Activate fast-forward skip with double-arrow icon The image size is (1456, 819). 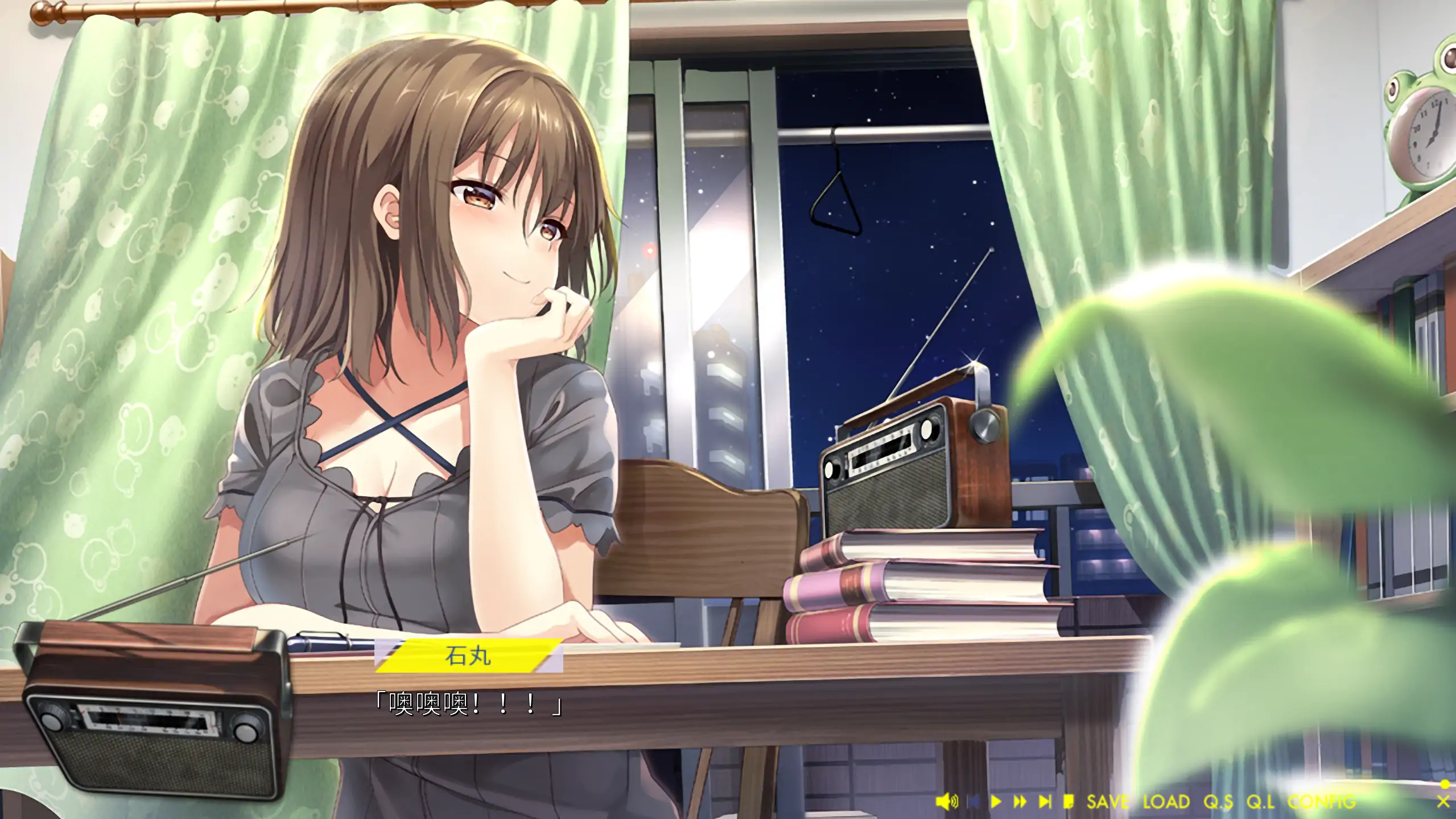tap(1020, 801)
